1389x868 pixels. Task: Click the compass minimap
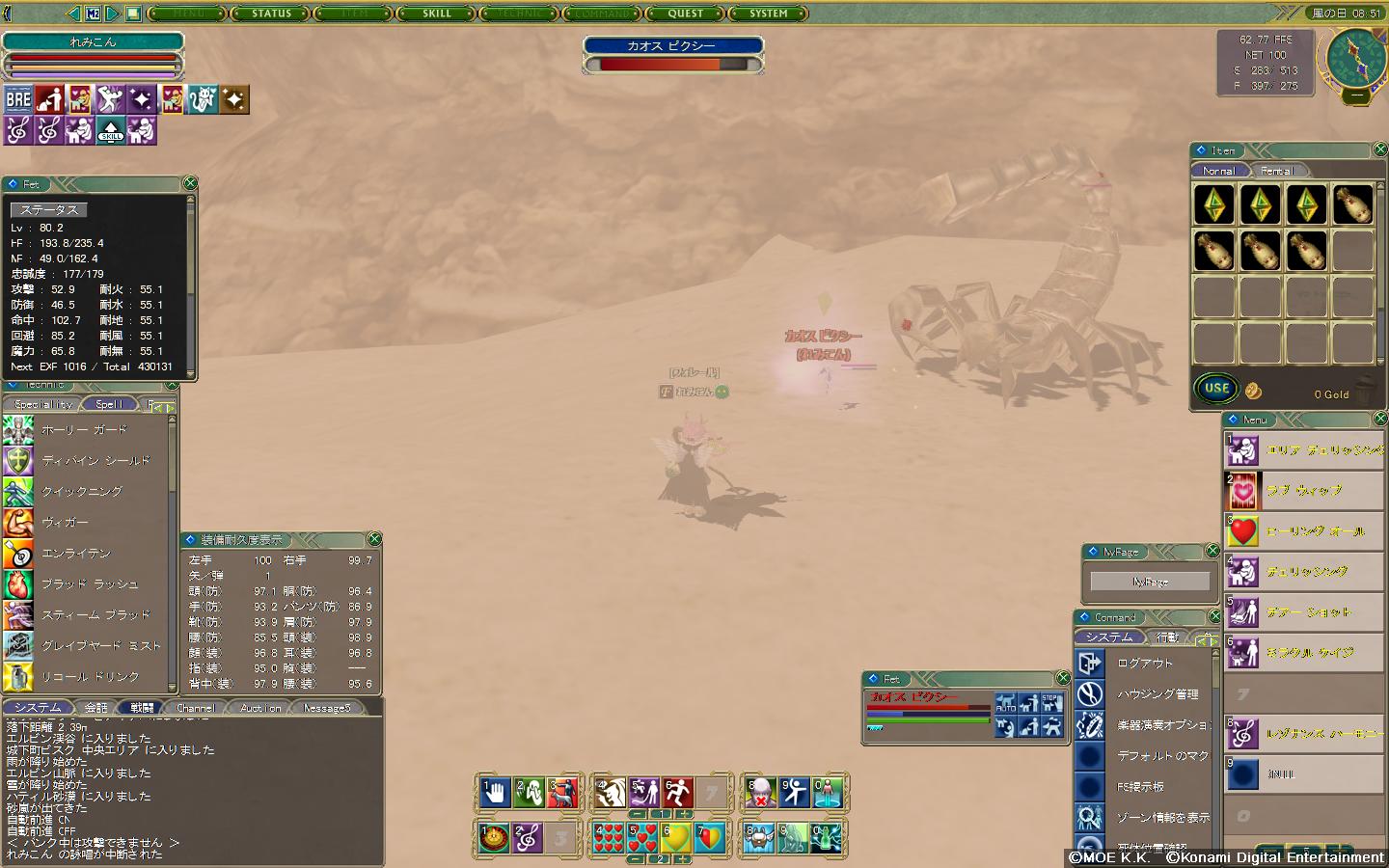pos(1356,57)
